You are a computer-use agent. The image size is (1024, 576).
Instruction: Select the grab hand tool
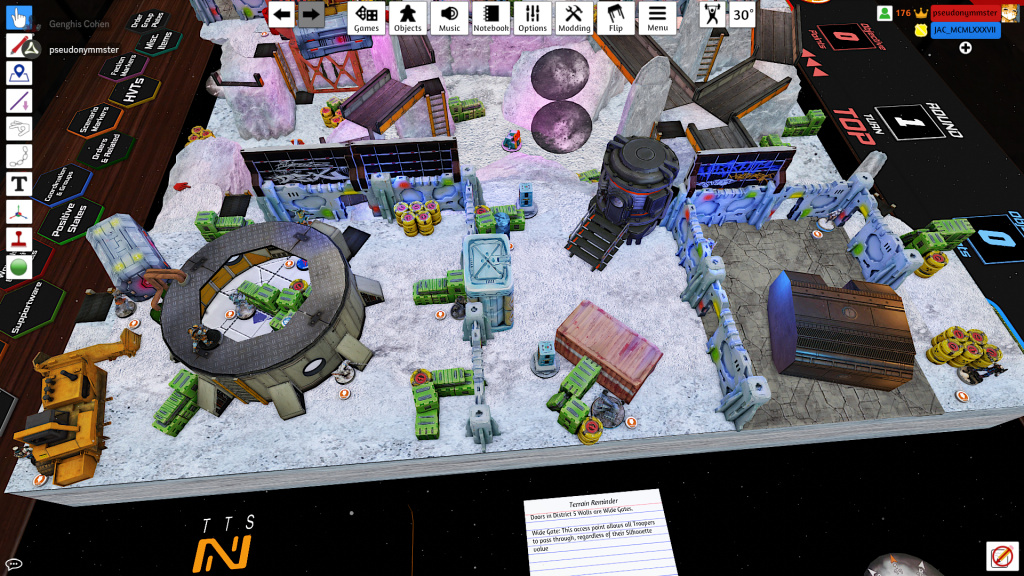coord(19,19)
